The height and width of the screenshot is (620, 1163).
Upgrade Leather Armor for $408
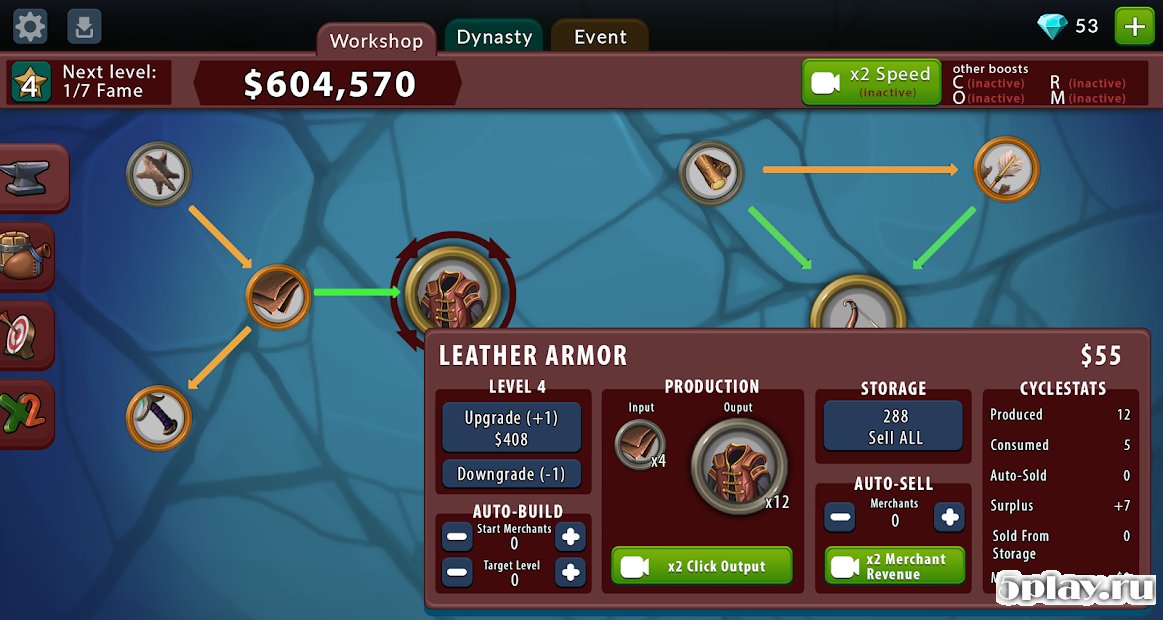click(511, 428)
